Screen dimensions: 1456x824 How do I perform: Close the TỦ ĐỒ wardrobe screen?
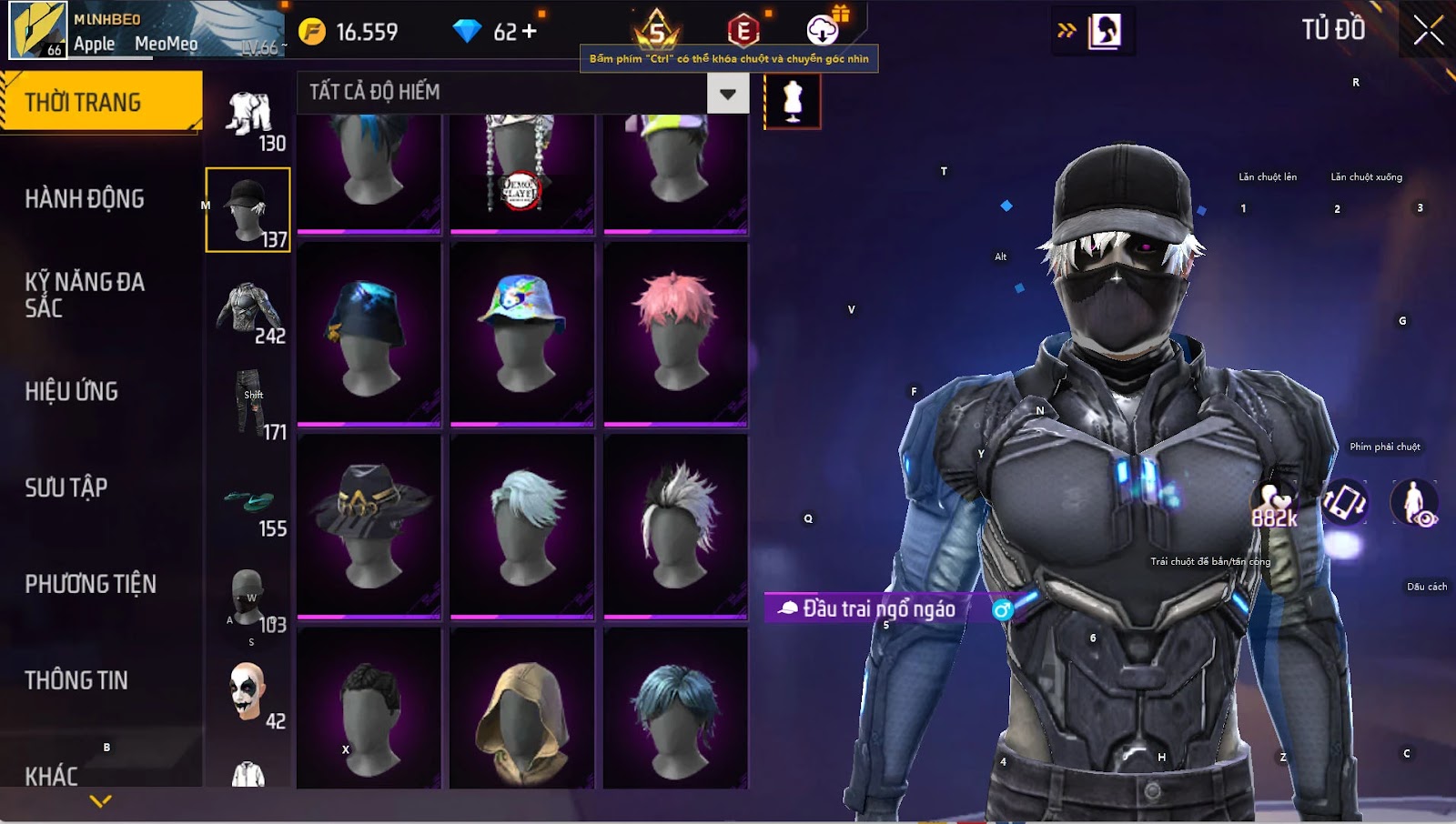point(1428,31)
